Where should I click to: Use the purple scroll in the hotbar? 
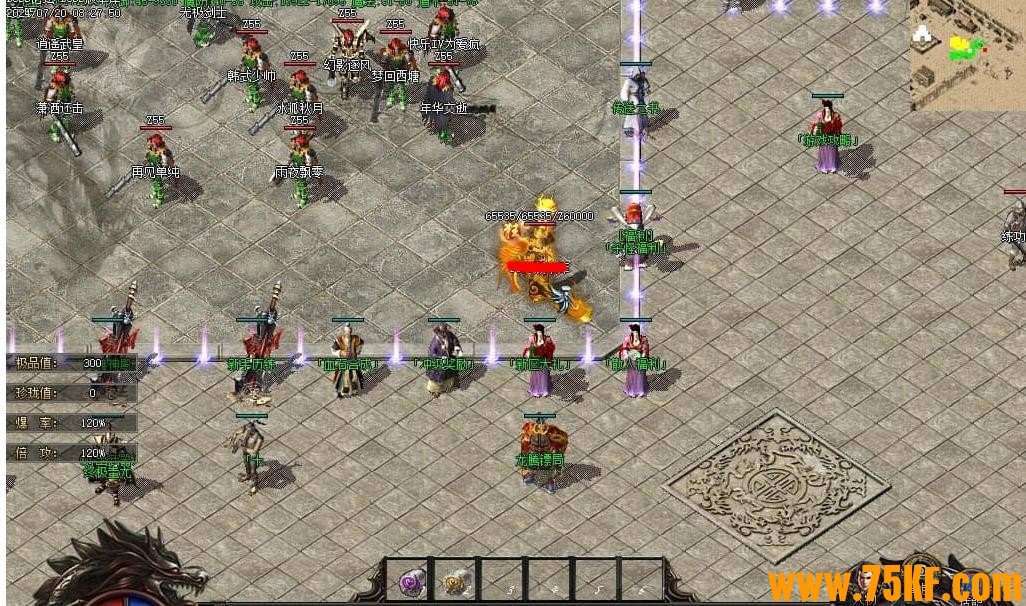(x=411, y=581)
